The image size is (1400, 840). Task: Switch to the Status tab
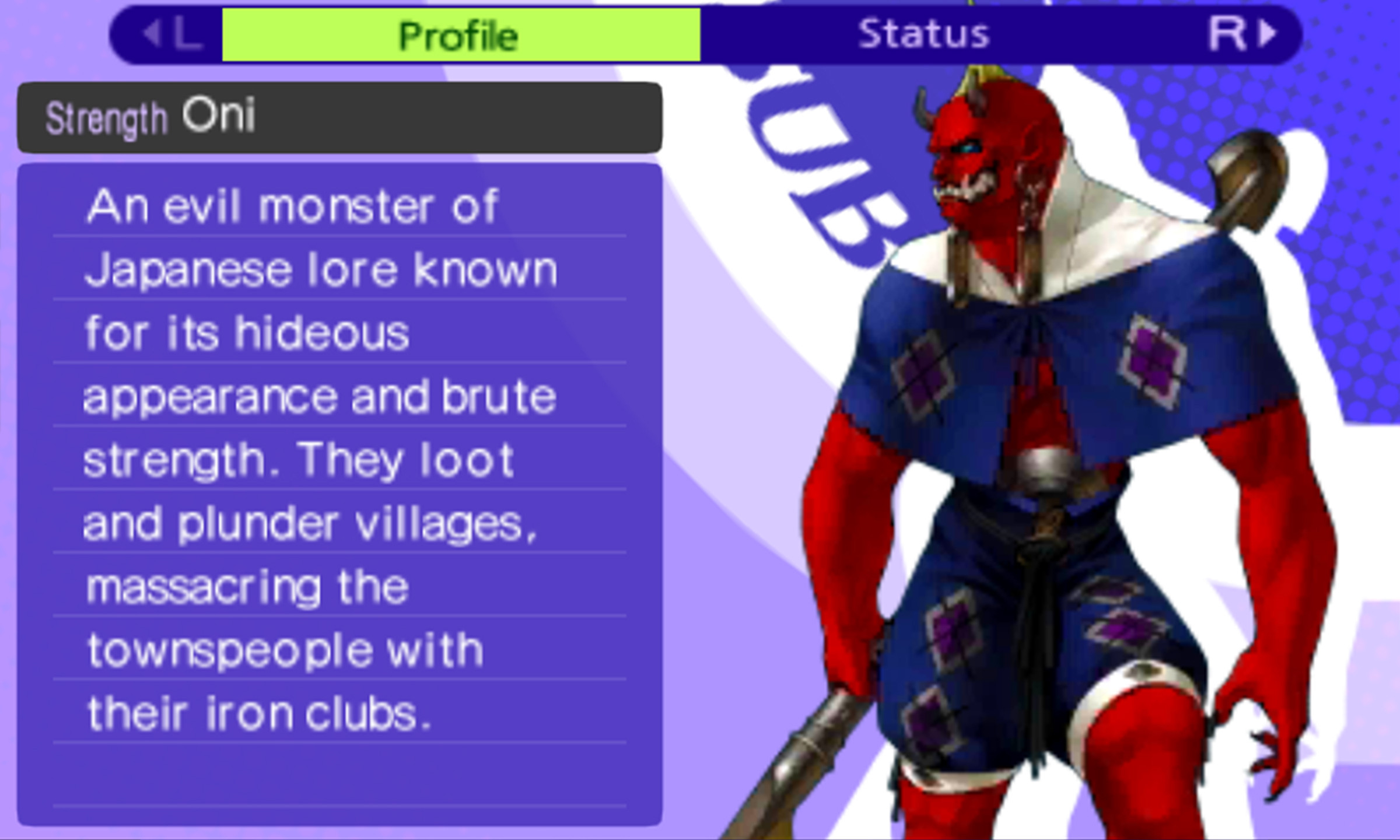[x=925, y=33]
